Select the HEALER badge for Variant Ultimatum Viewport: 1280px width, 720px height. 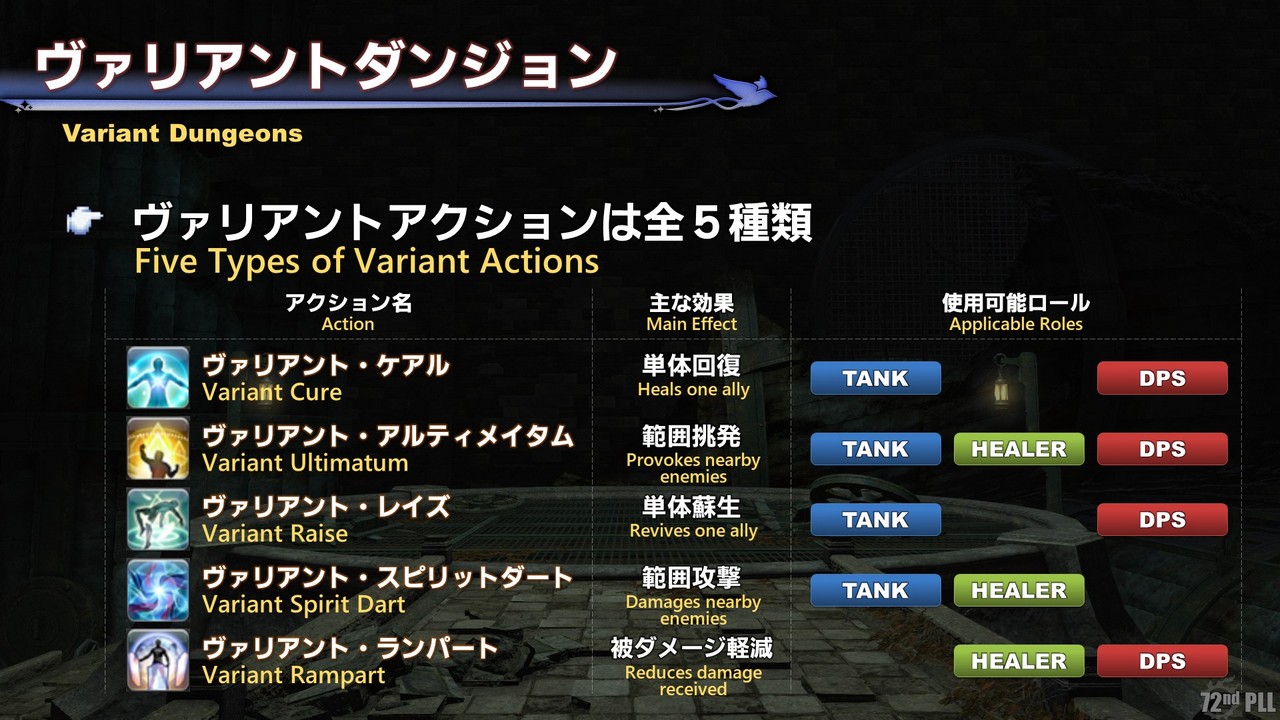(1018, 449)
